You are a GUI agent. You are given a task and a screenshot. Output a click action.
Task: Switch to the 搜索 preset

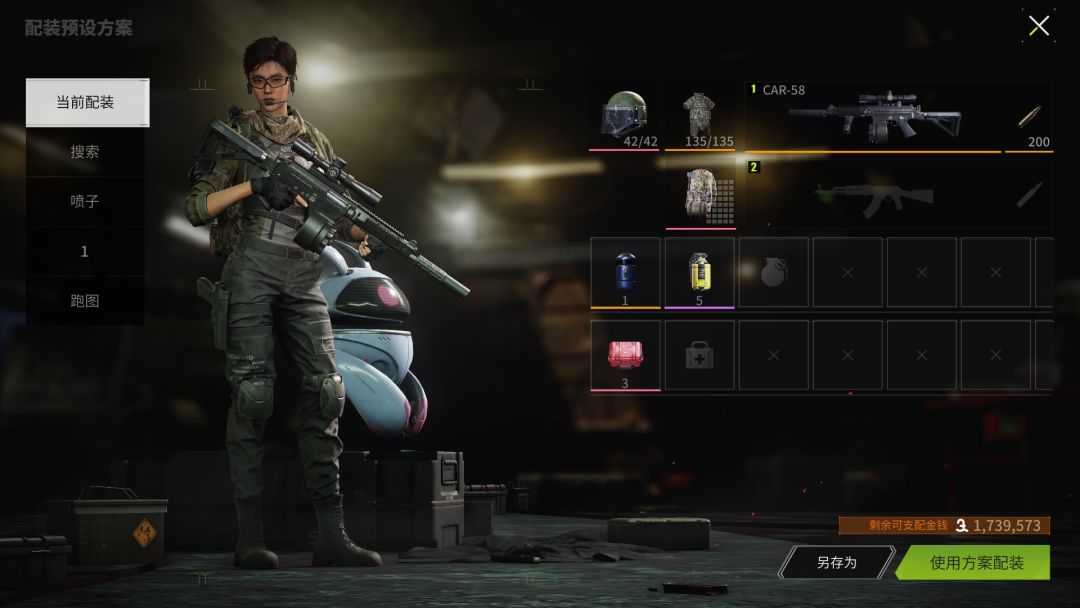[85, 152]
